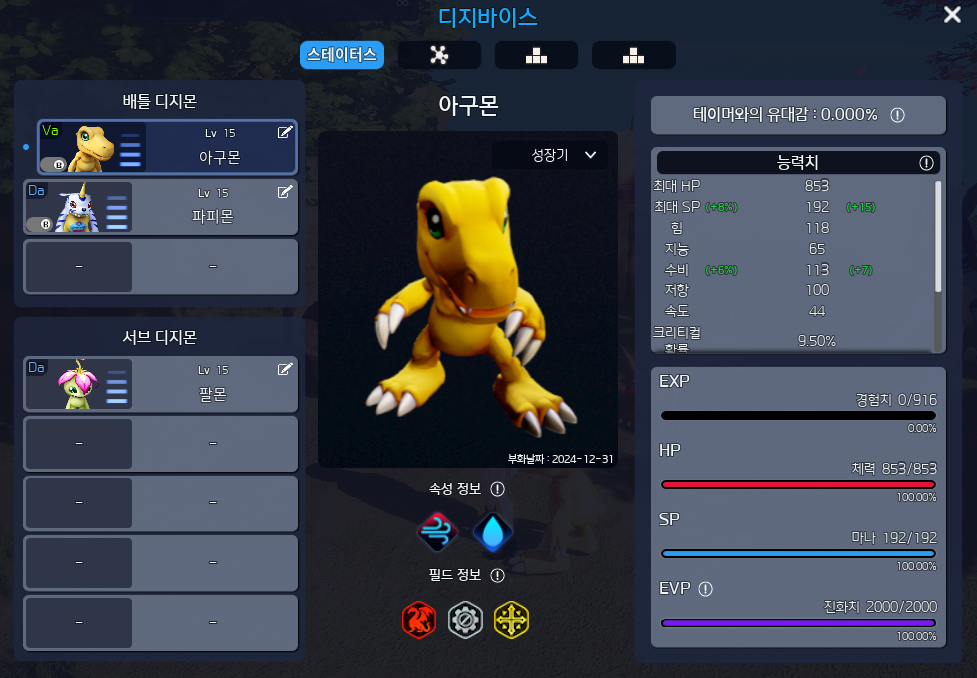Open the 능력치 stats info icon
This screenshot has height=678, width=977.
(926, 162)
